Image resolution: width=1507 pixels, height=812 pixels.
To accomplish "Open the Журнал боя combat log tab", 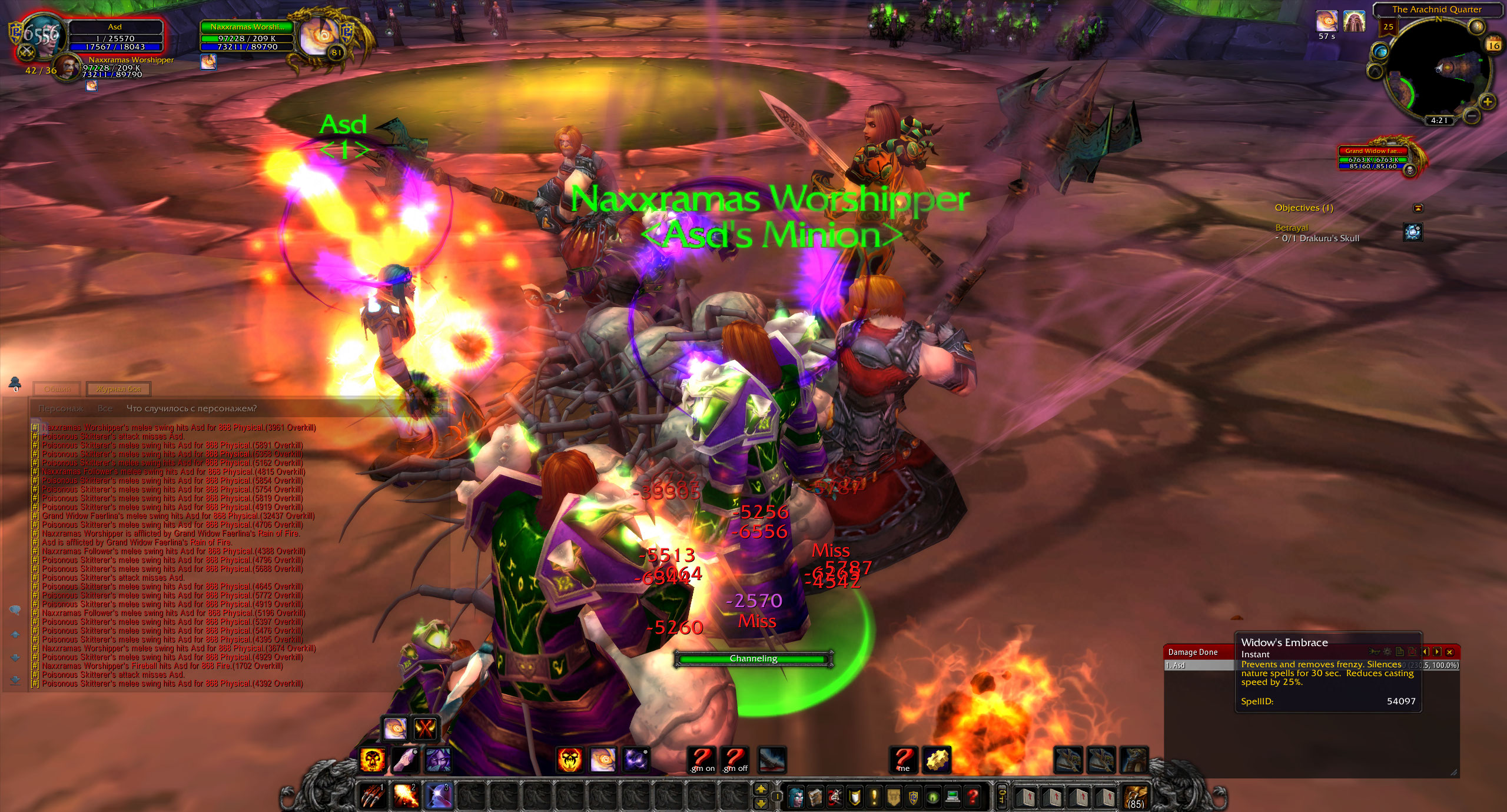I will click(118, 389).
